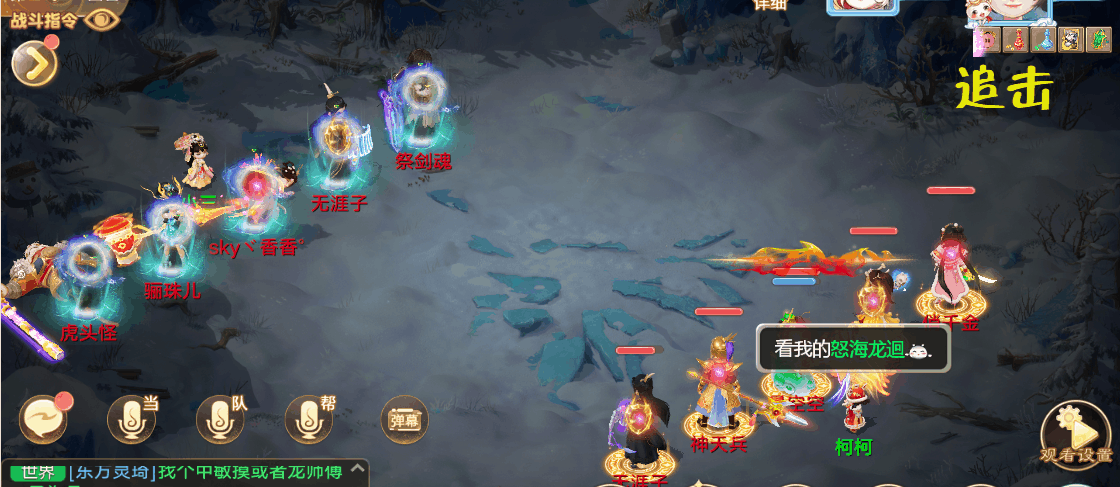Image resolution: width=1120 pixels, height=487 pixels.
Task: Open the chat bubble button
Action: (x=44, y=420)
